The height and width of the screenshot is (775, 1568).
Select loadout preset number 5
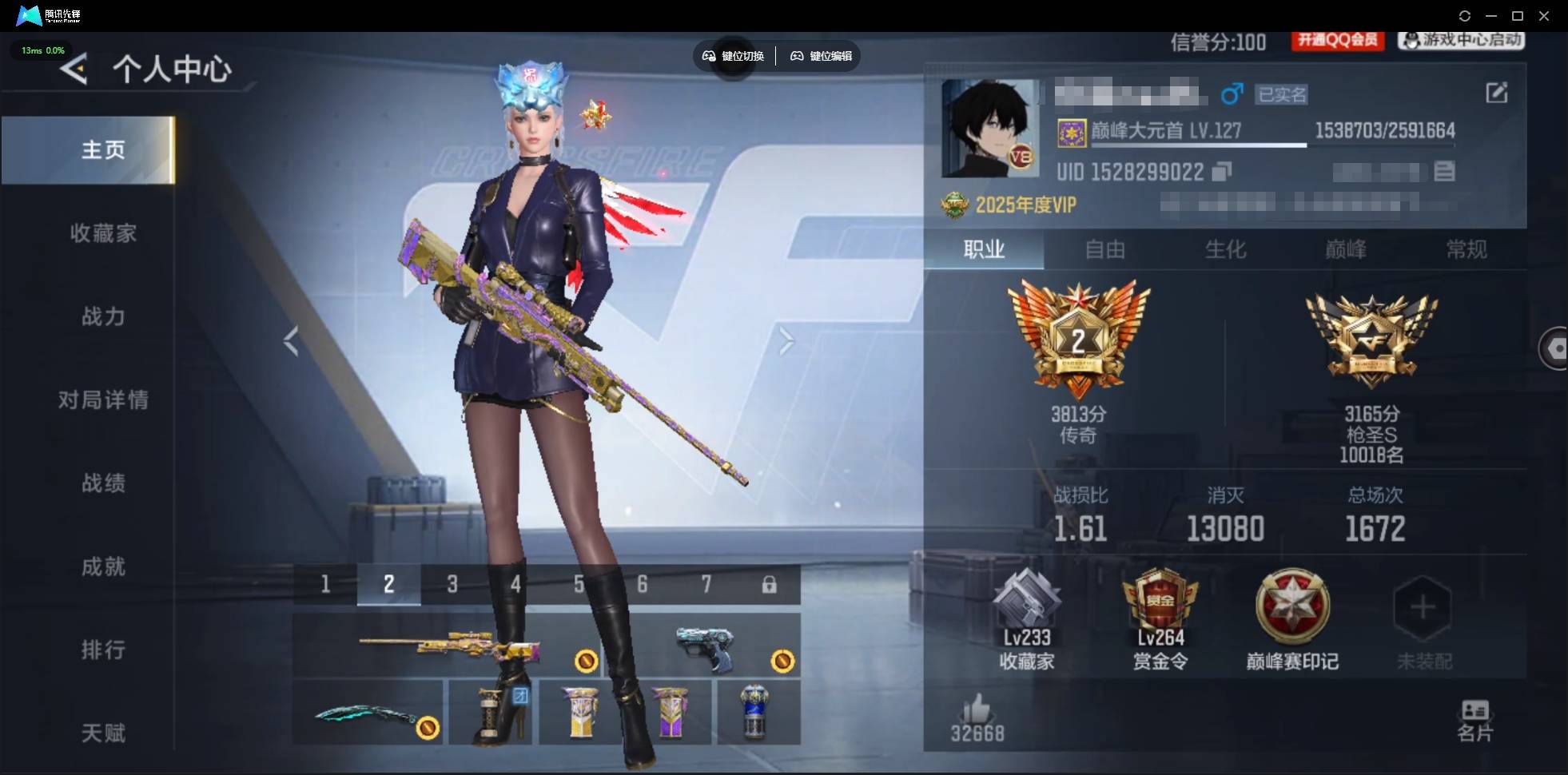[579, 584]
